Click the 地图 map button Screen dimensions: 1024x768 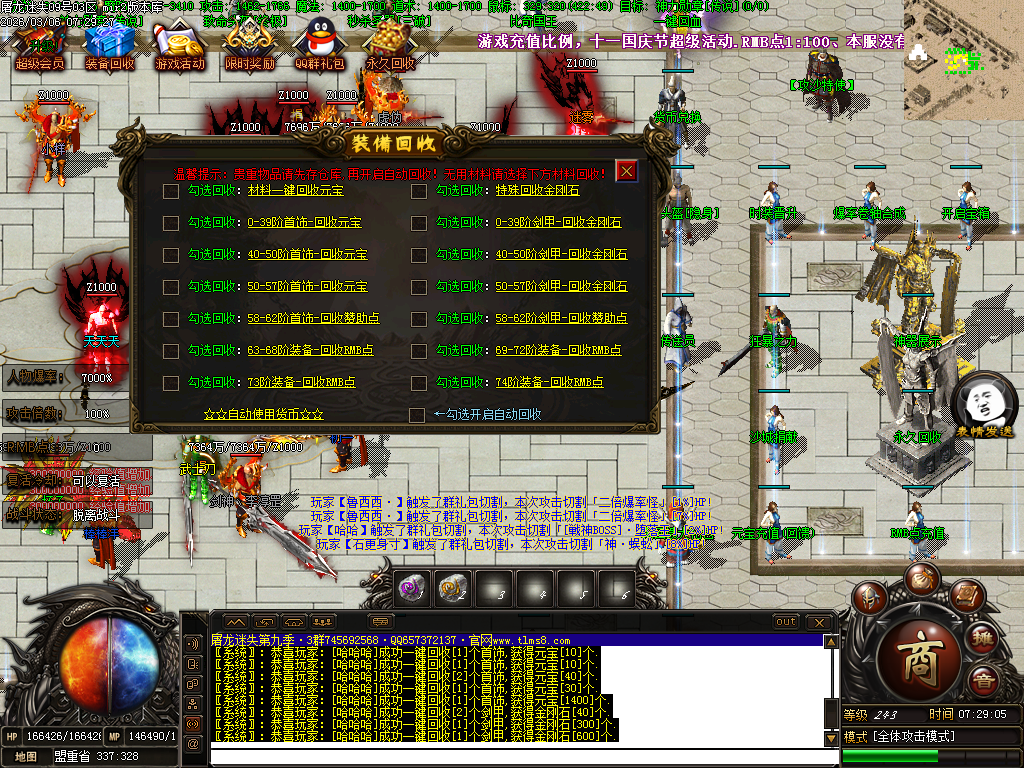25,757
